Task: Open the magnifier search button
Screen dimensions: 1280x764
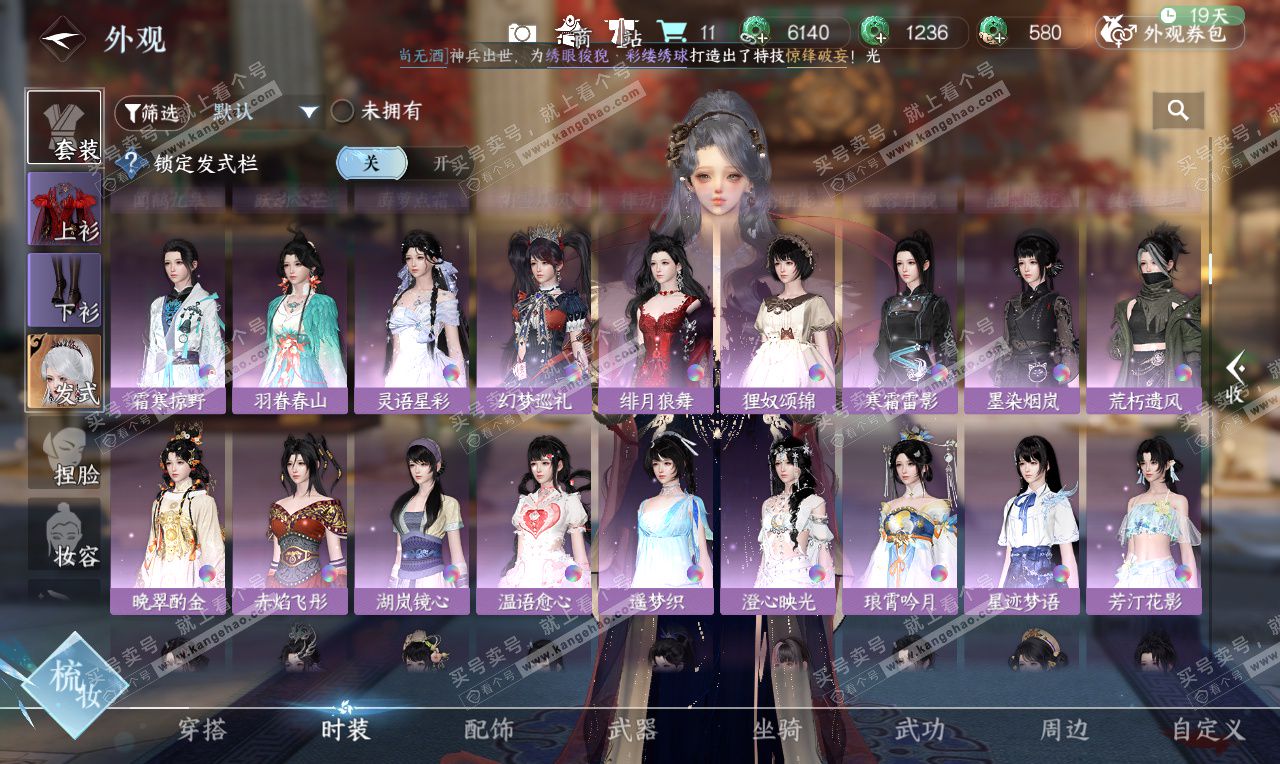Action: tap(1178, 111)
